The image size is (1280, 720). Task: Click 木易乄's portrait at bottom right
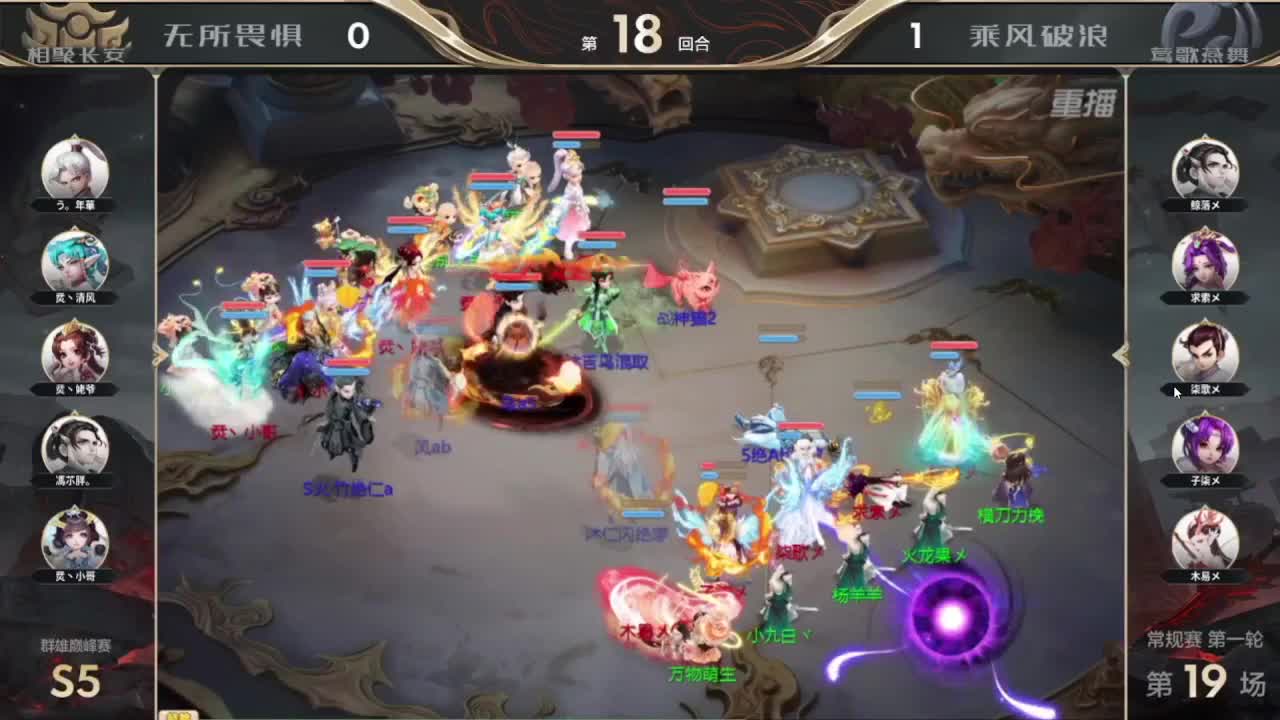click(1205, 537)
